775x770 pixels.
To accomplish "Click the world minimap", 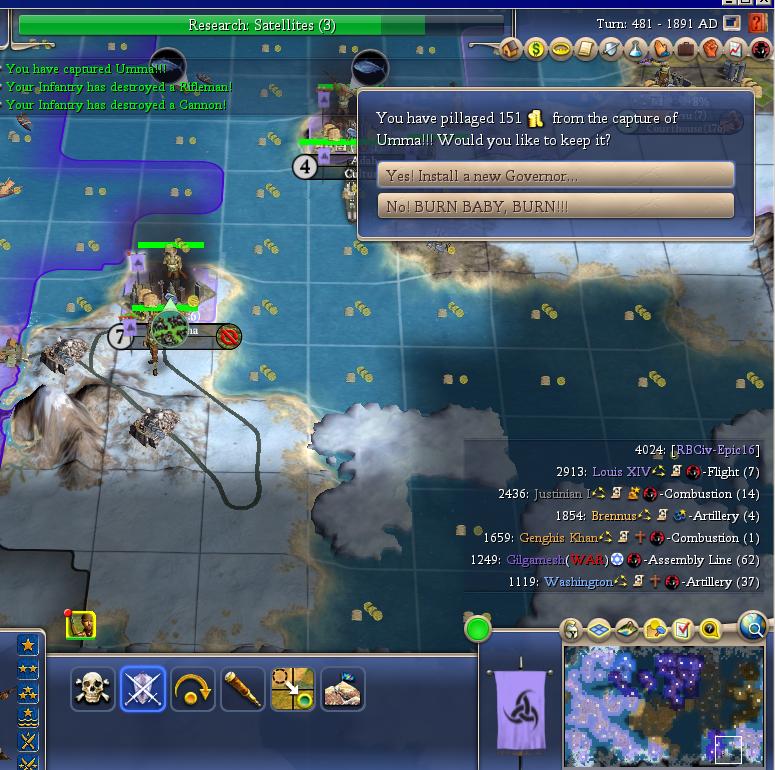I will 664,705.
